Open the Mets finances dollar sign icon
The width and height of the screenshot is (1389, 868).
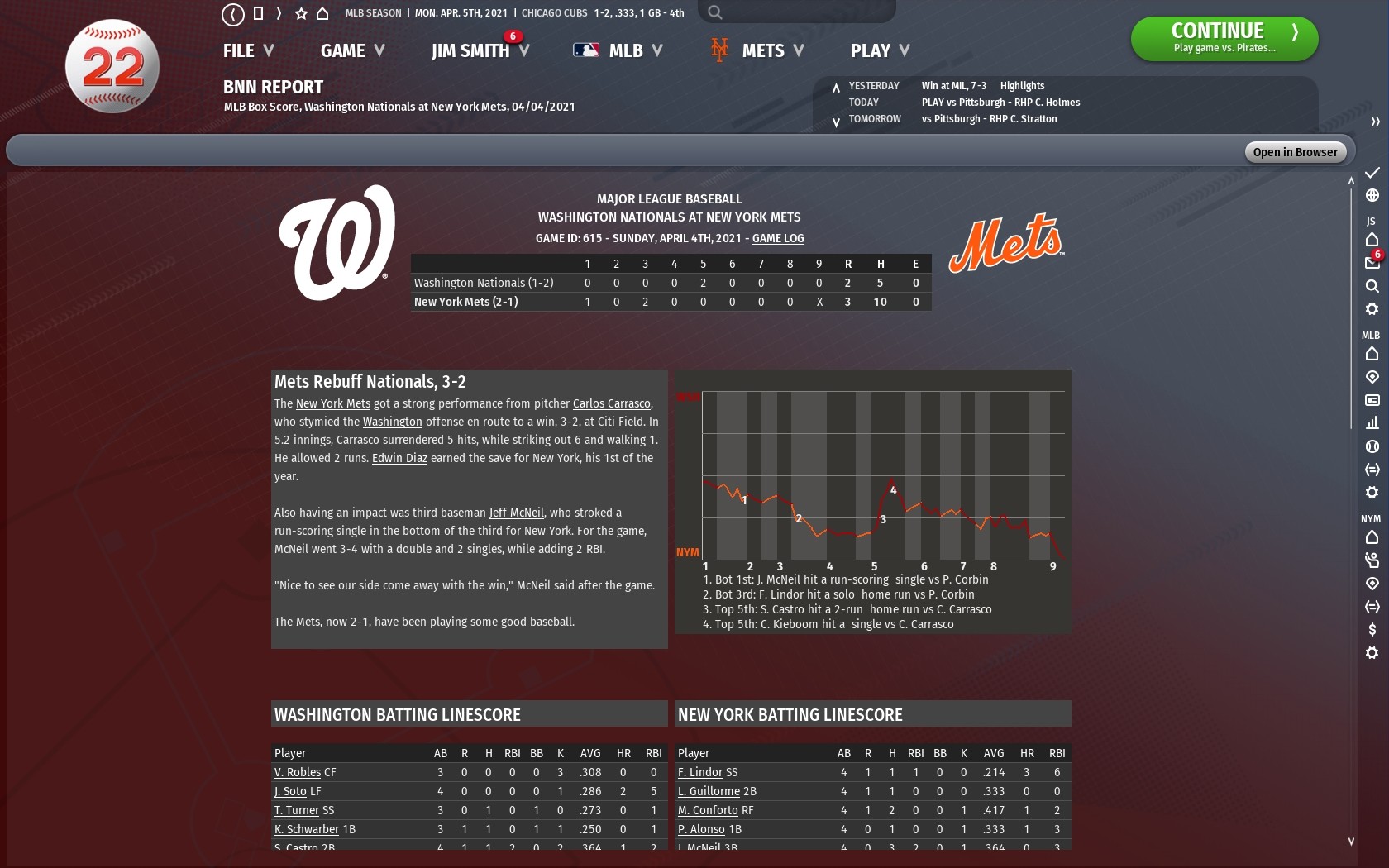pyautogui.click(x=1372, y=631)
